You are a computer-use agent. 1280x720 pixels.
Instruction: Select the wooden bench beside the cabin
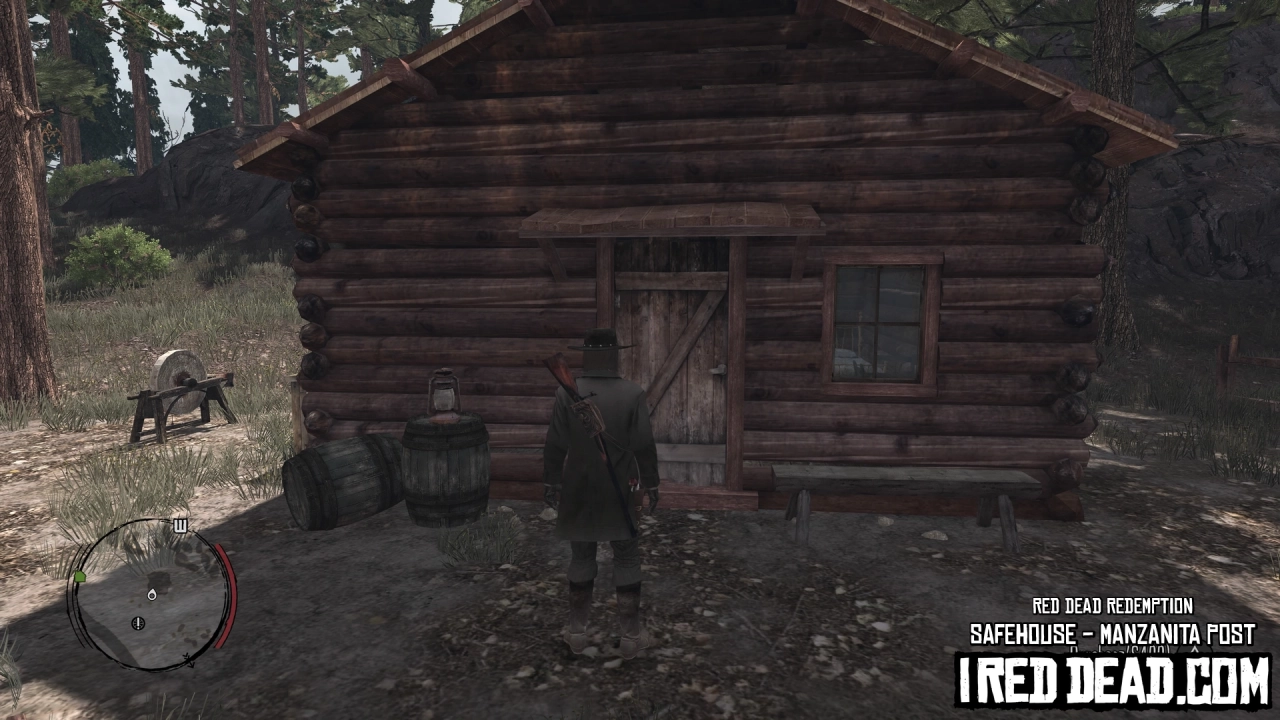(905, 480)
